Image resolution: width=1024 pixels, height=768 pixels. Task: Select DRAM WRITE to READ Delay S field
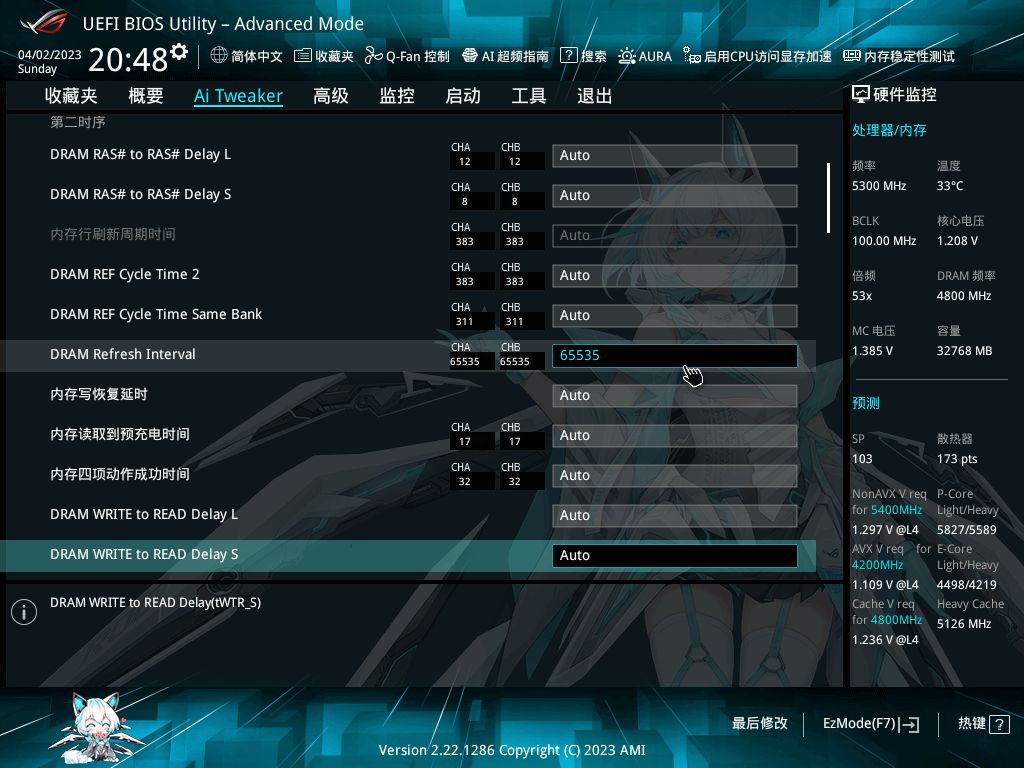pyautogui.click(x=674, y=556)
